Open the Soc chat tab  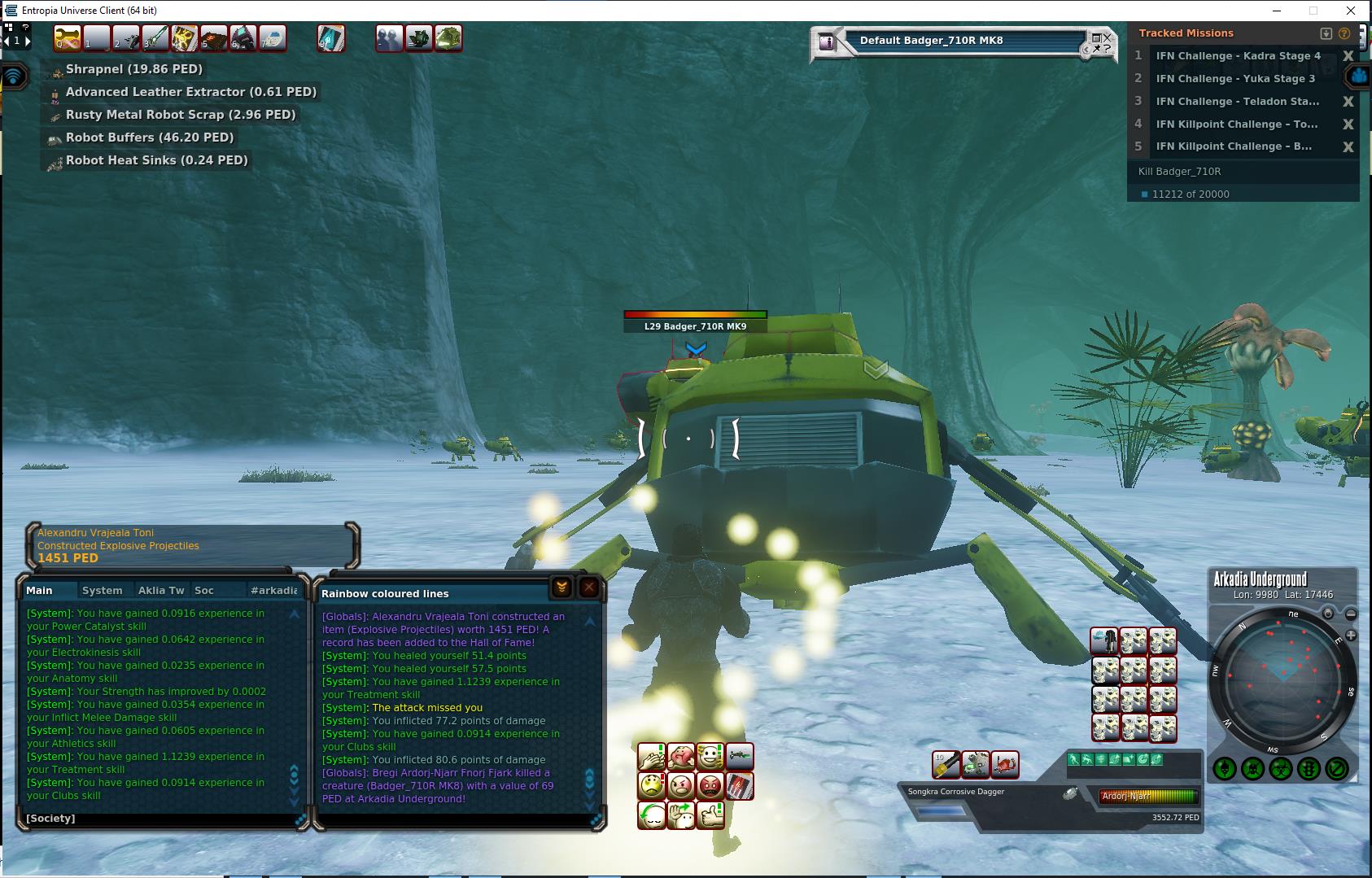pos(203,590)
